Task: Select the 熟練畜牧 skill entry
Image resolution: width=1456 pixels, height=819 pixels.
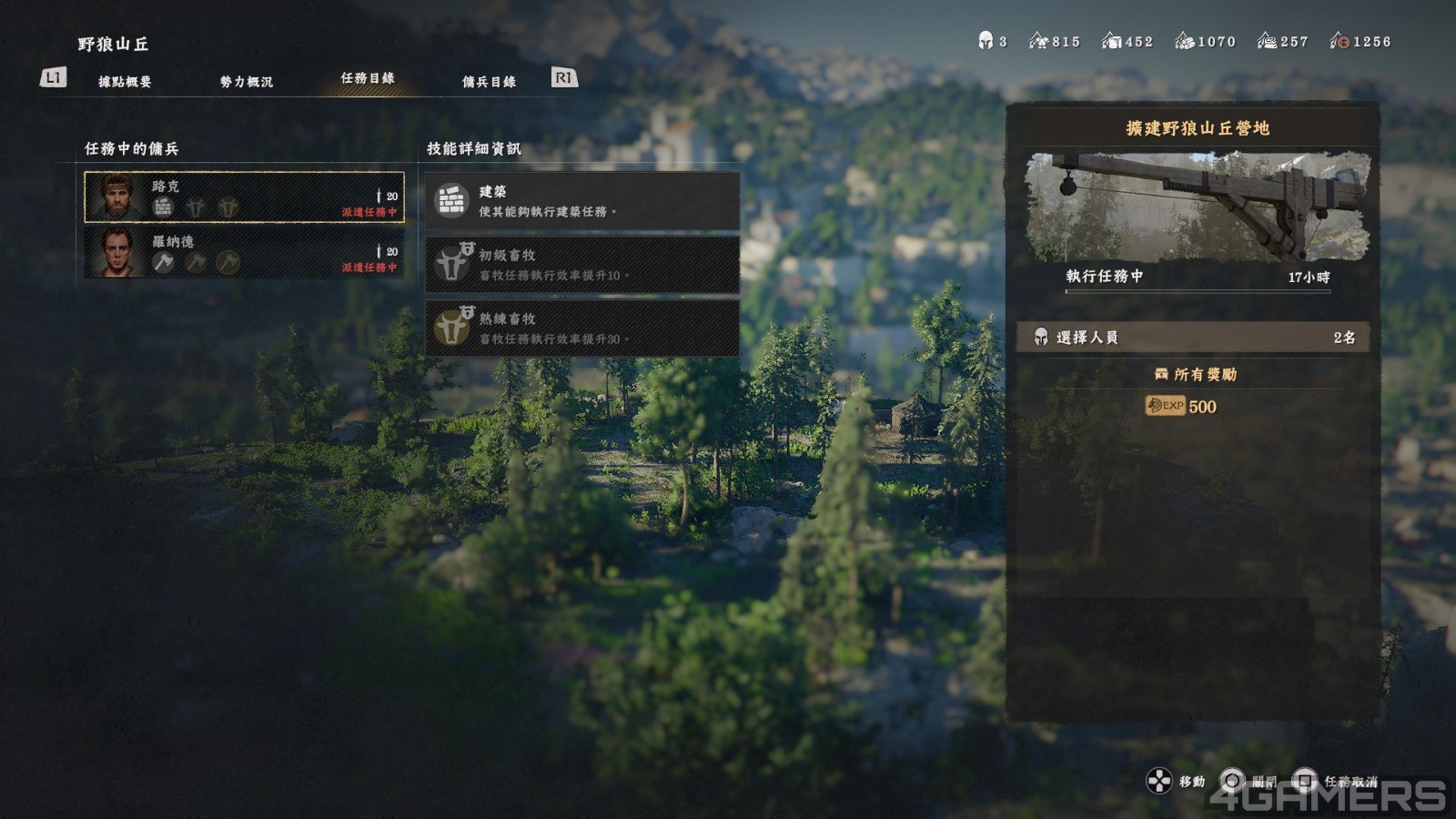Action: tap(581, 329)
